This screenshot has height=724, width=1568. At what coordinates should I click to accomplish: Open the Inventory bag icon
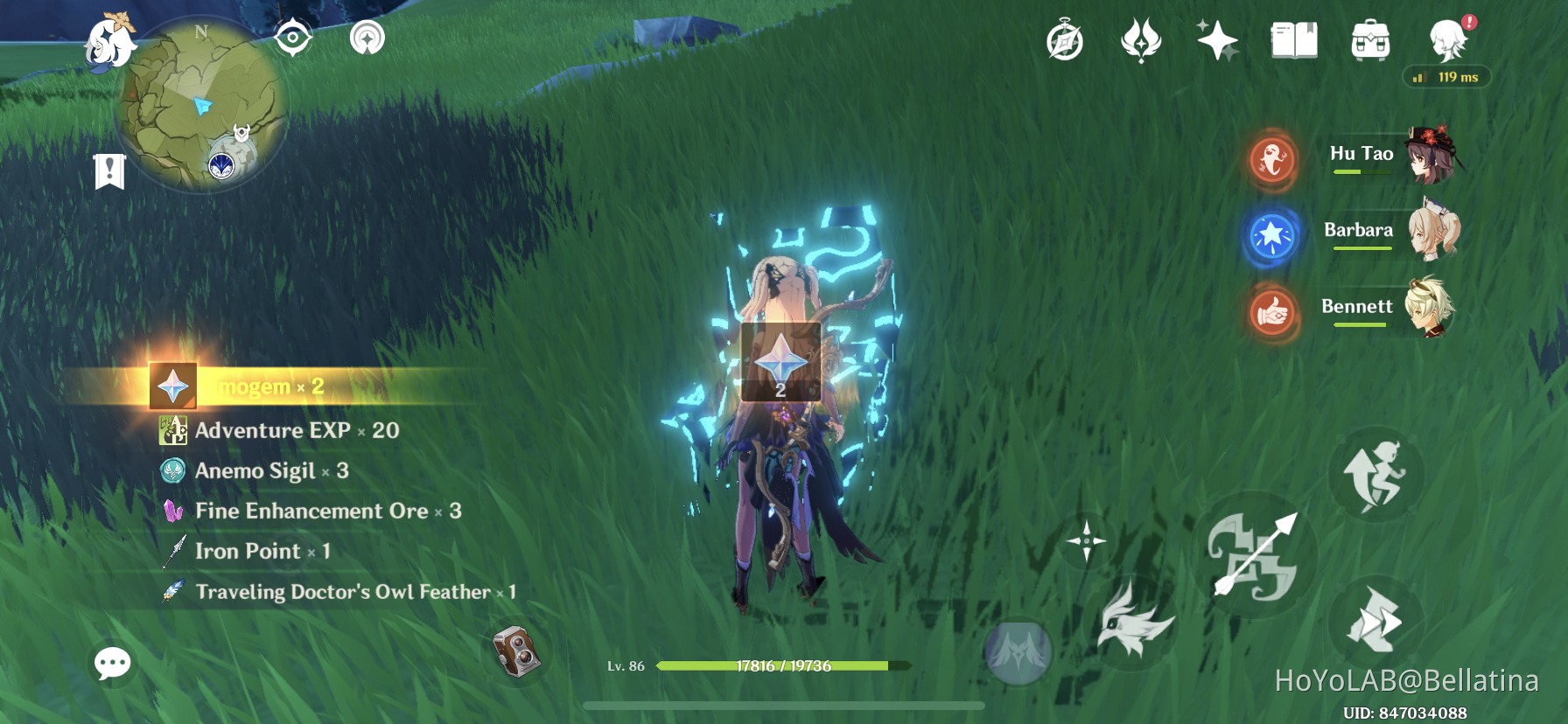click(x=1370, y=40)
